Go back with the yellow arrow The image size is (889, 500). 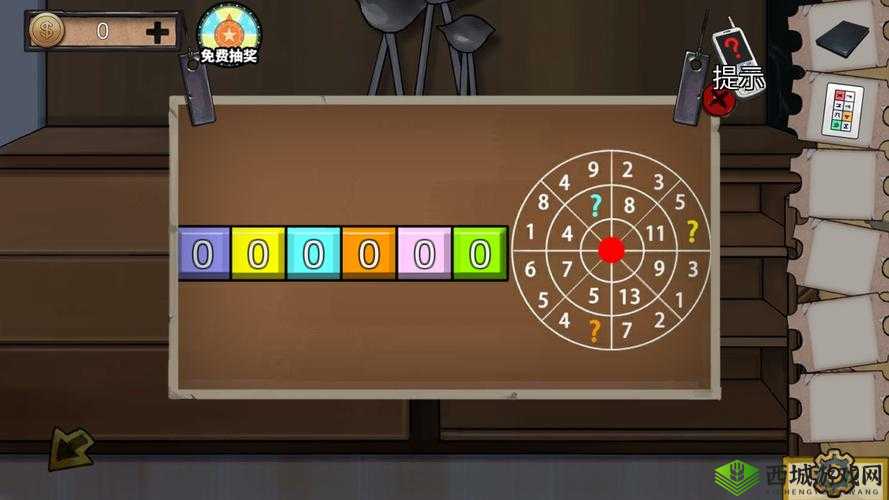tap(72, 449)
